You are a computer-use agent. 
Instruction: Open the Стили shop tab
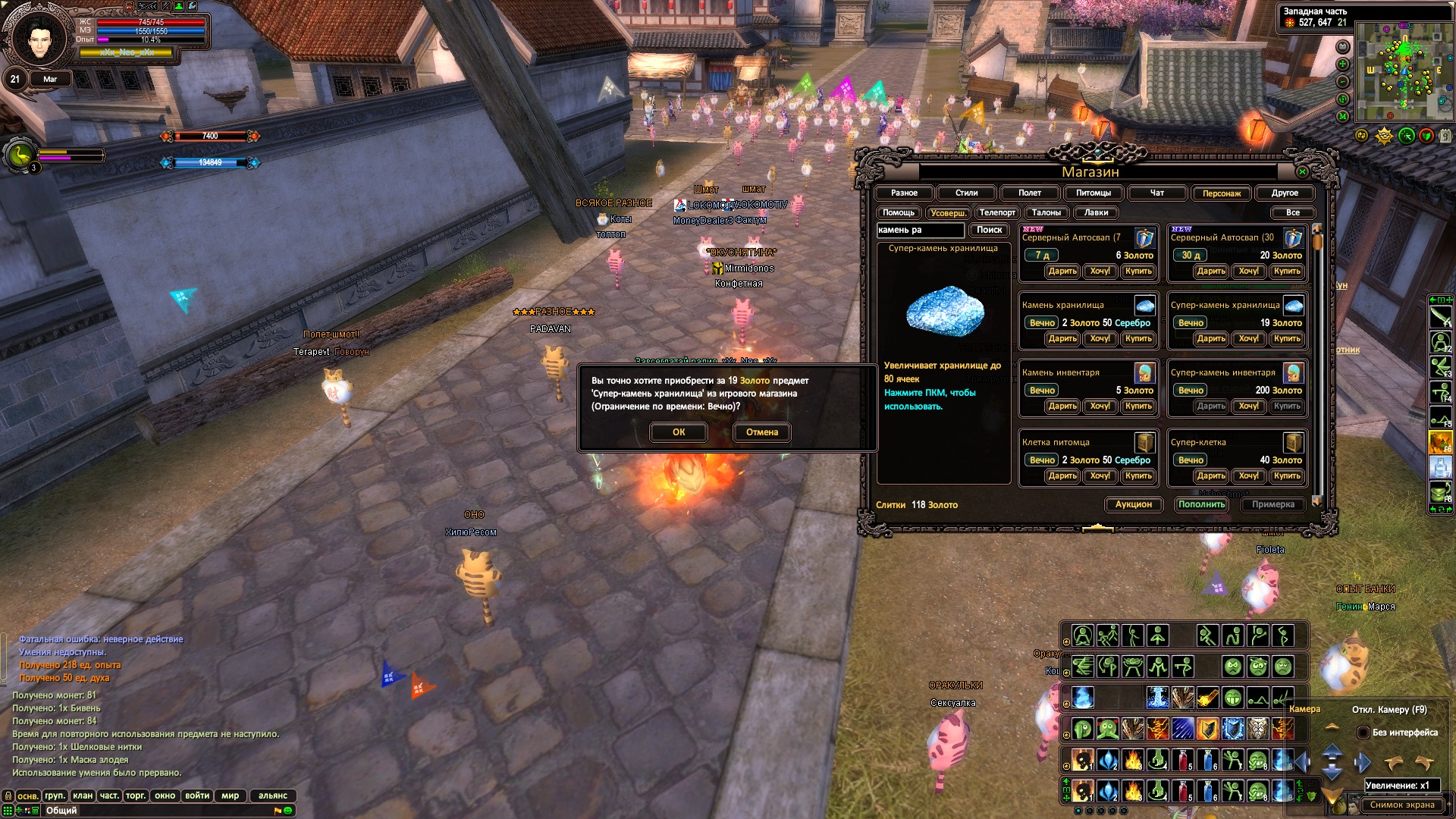click(966, 193)
